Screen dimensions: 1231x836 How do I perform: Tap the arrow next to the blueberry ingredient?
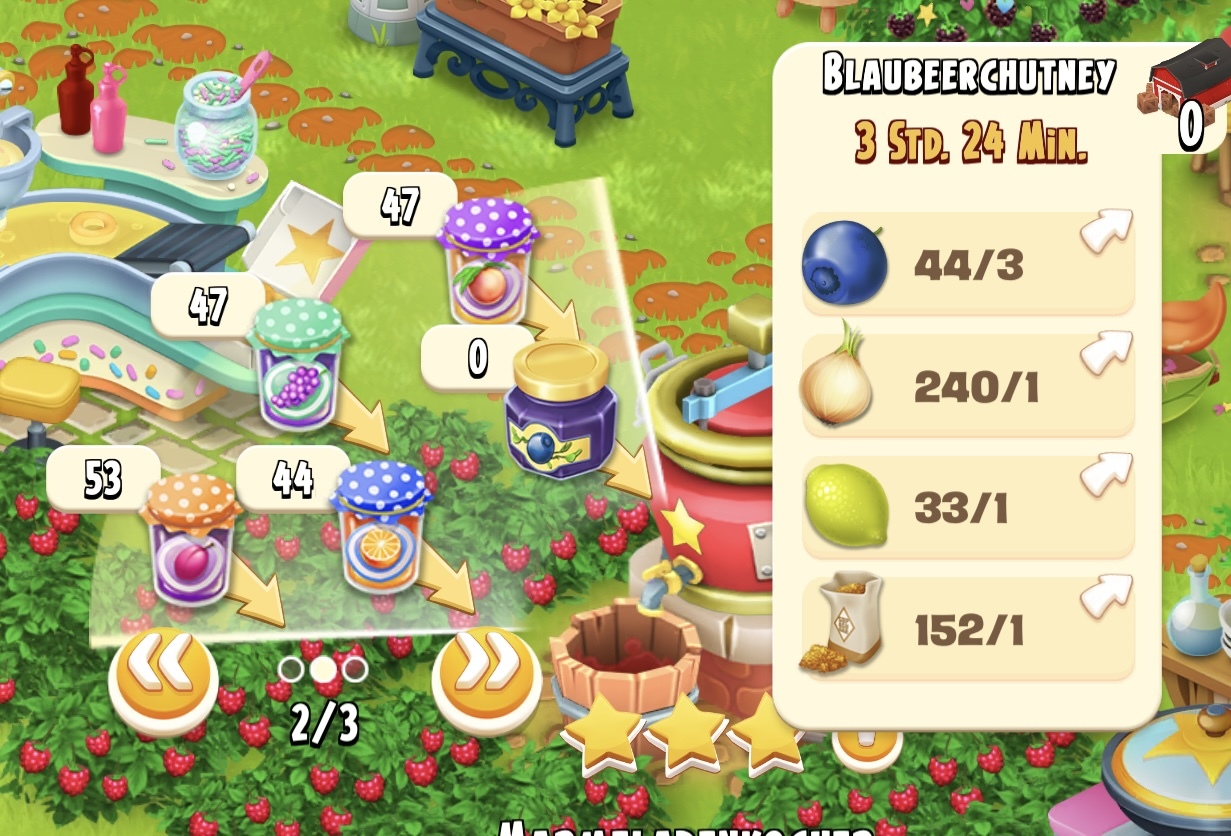pyautogui.click(x=1105, y=230)
